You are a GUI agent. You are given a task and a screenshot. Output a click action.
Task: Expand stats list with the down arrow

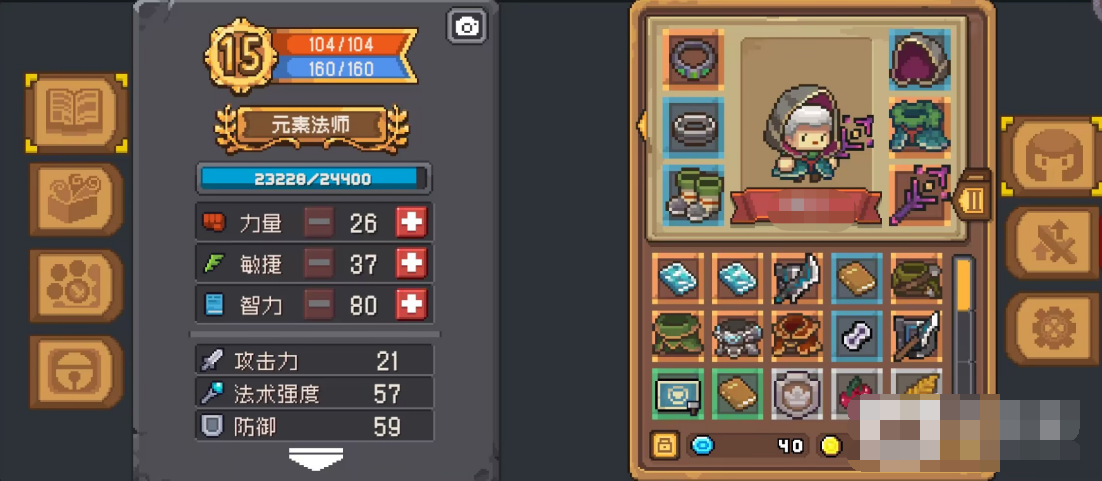[316, 458]
